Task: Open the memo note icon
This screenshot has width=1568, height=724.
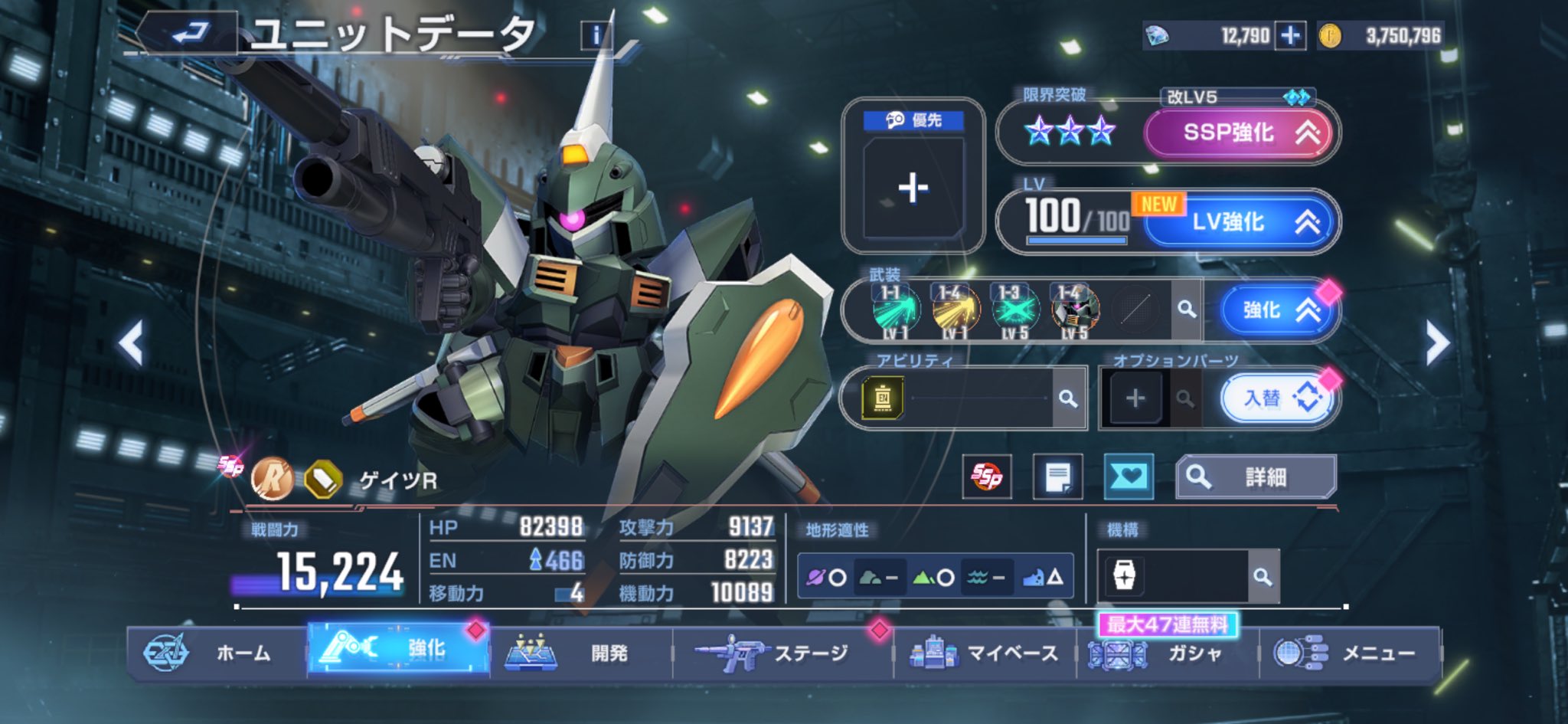Action: pos(1057,477)
